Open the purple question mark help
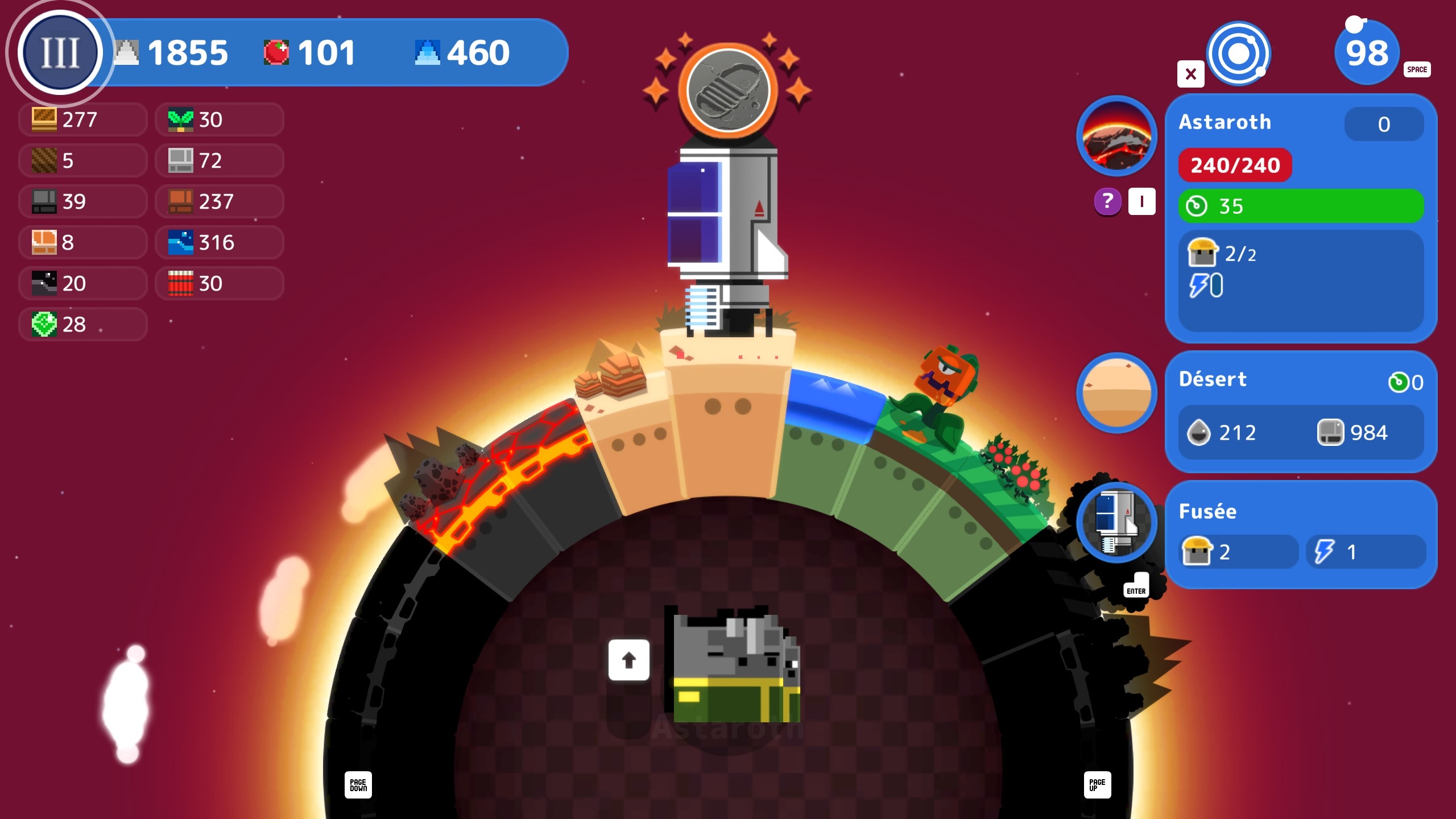 click(1107, 201)
